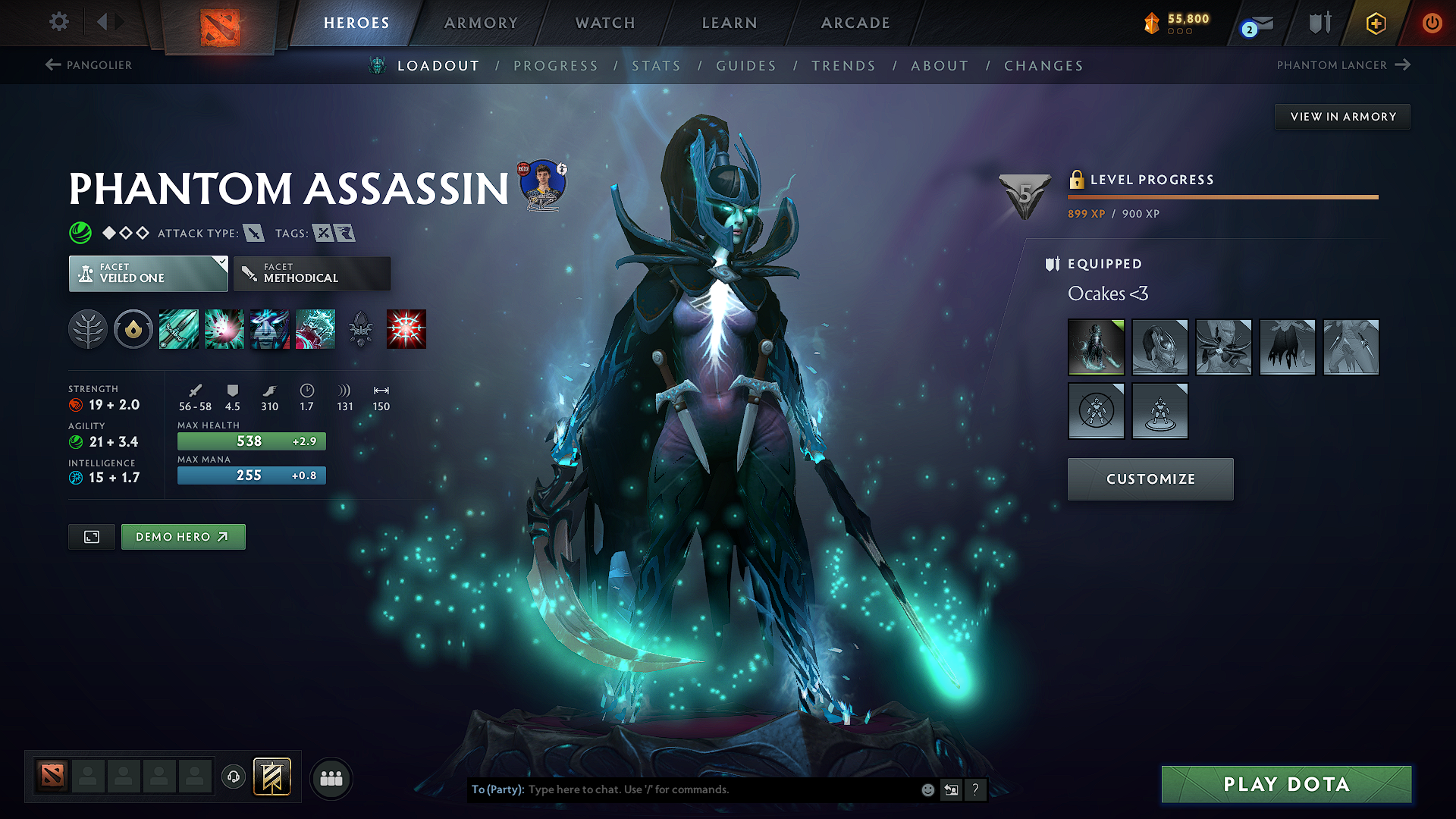Select the Phantom Strike ability icon
Viewport: 1456px width, 819px height.
pyautogui.click(x=224, y=328)
